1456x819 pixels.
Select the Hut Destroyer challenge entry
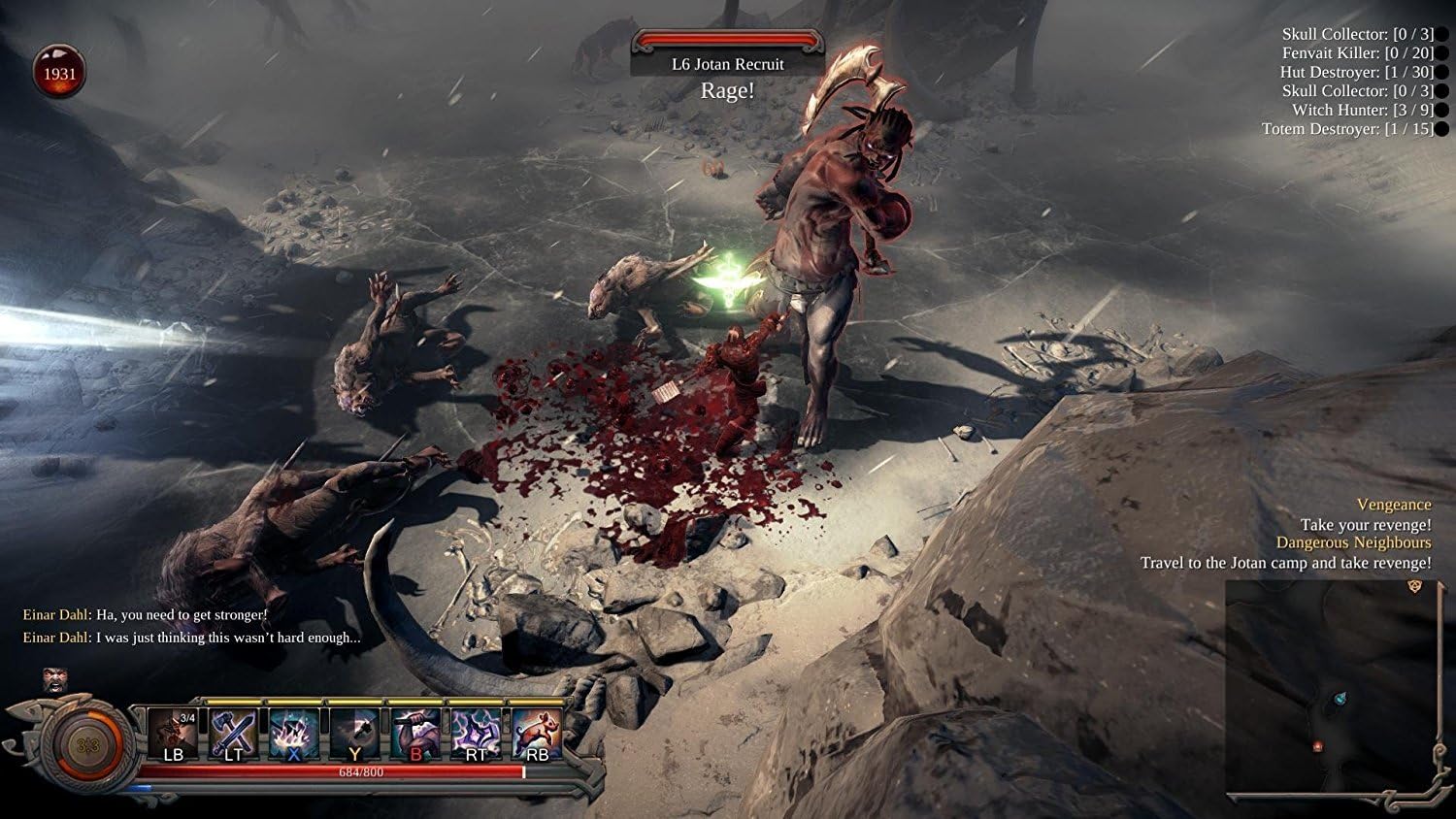1356,72
